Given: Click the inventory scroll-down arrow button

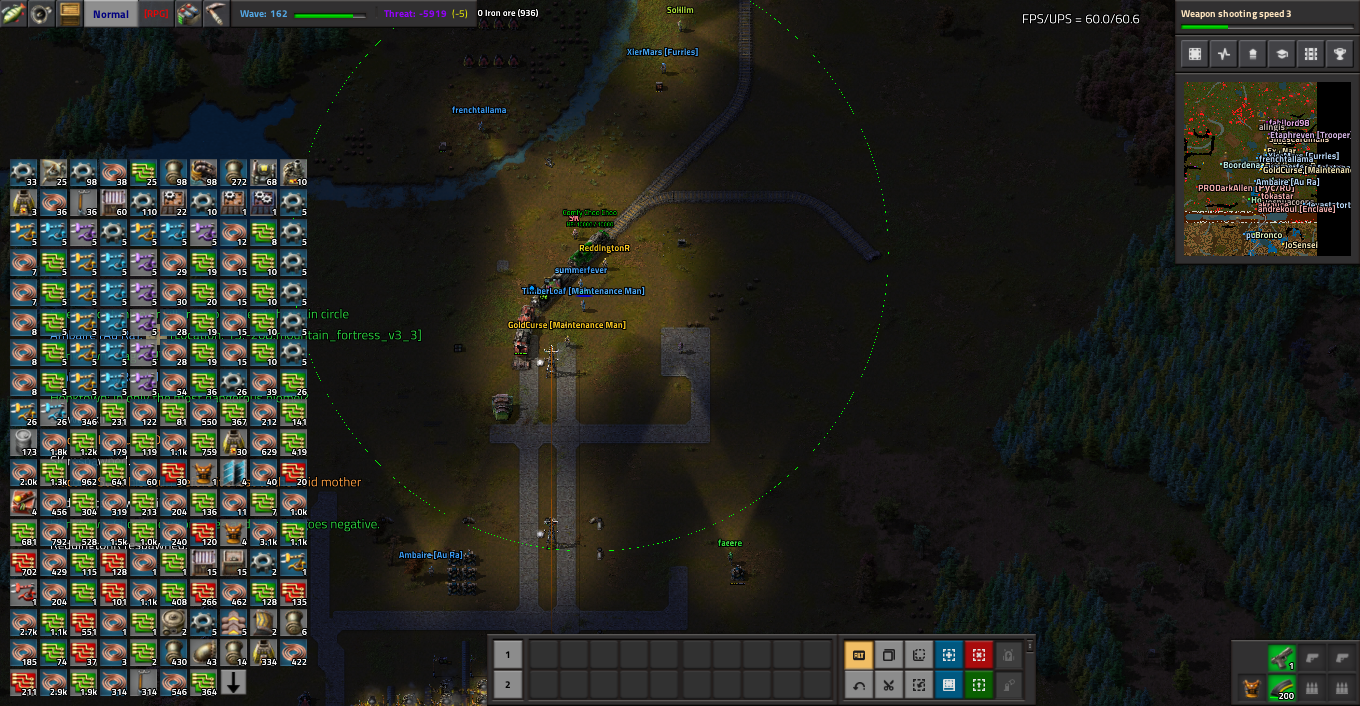Looking at the screenshot, I should (234, 683).
